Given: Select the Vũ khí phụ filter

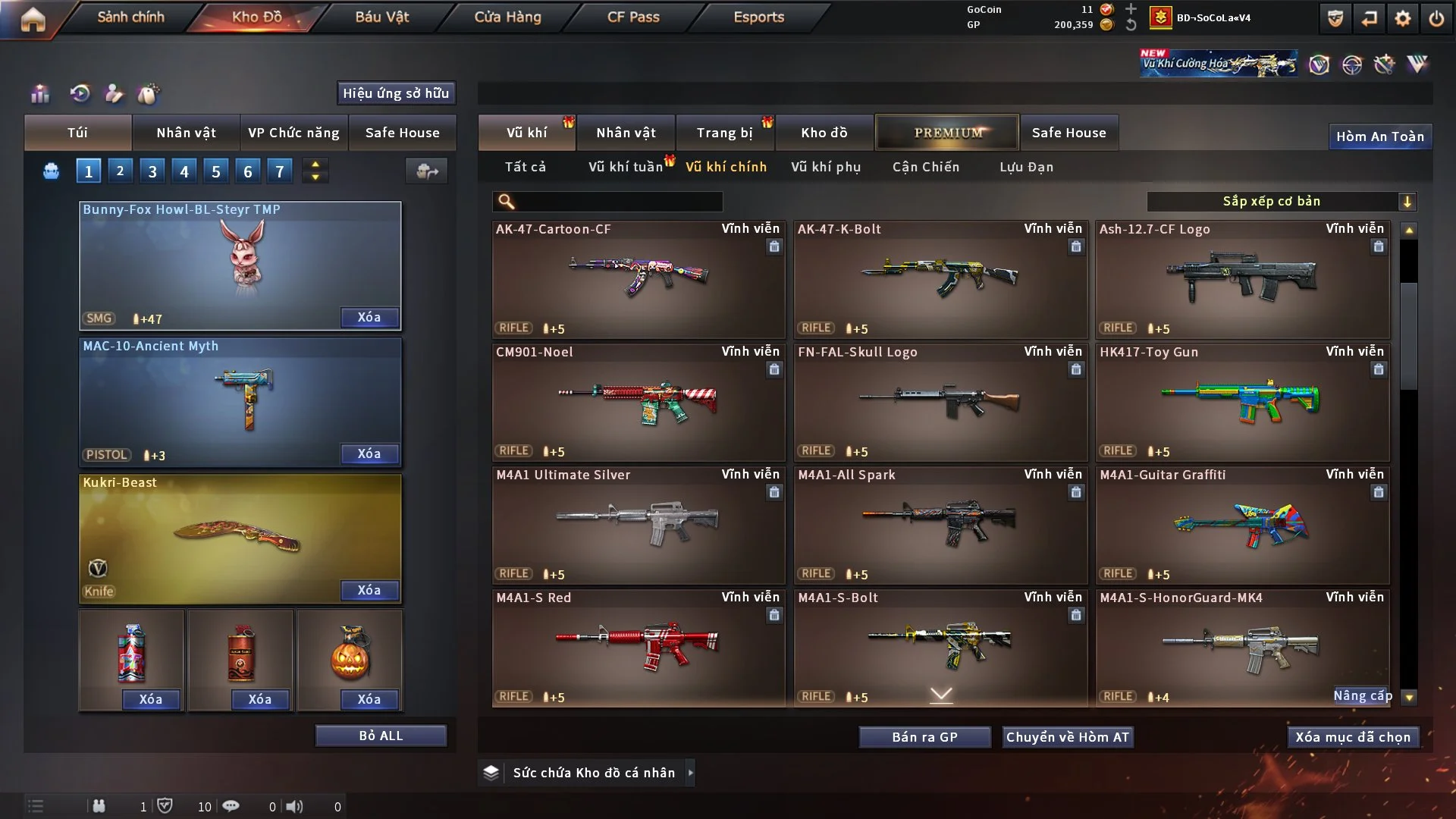Looking at the screenshot, I should [825, 167].
